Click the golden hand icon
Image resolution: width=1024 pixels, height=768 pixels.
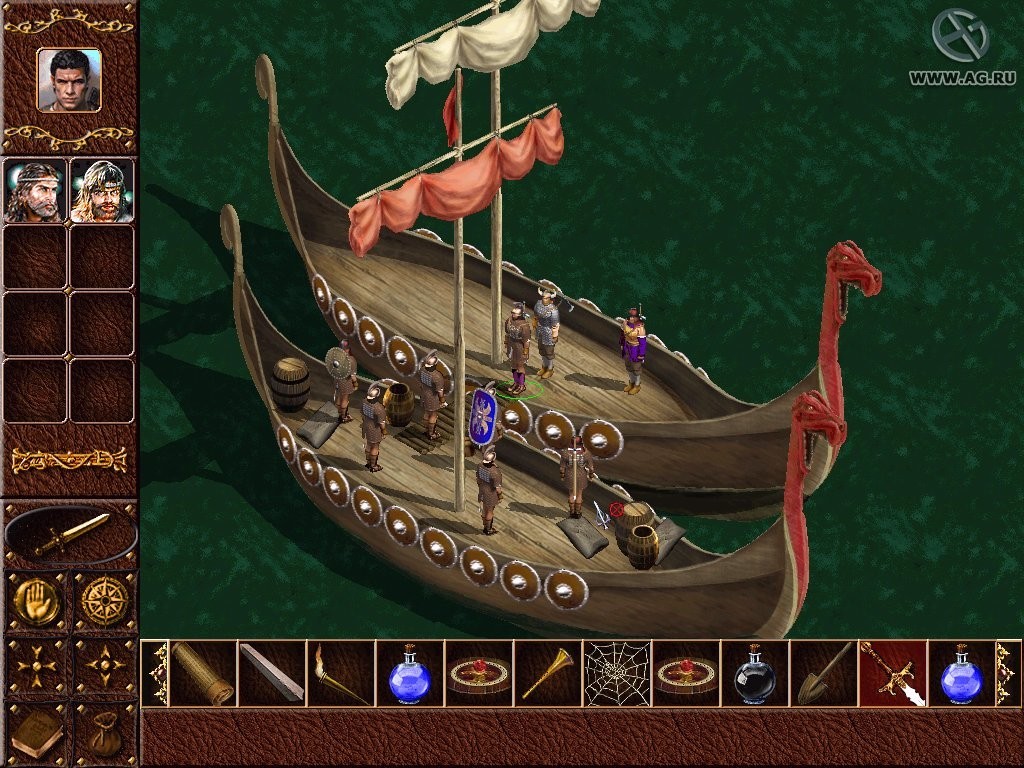pyautogui.click(x=38, y=602)
